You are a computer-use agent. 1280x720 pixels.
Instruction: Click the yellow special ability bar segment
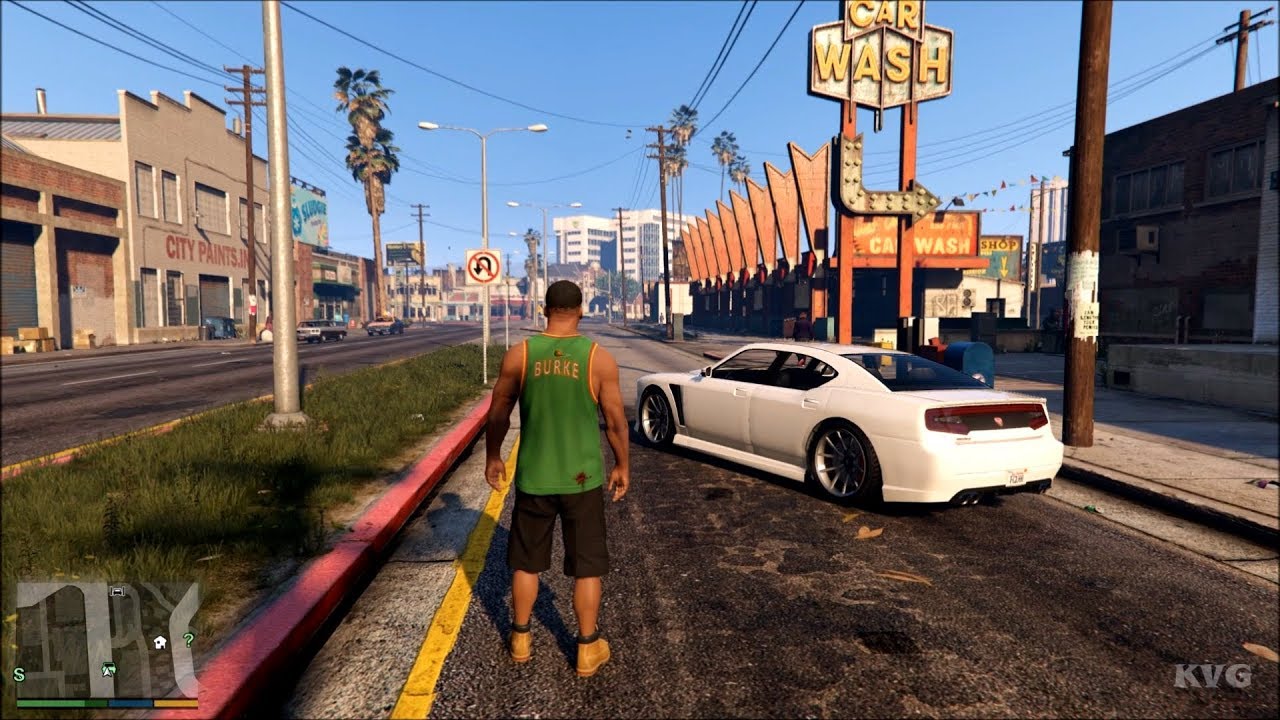(x=175, y=703)
